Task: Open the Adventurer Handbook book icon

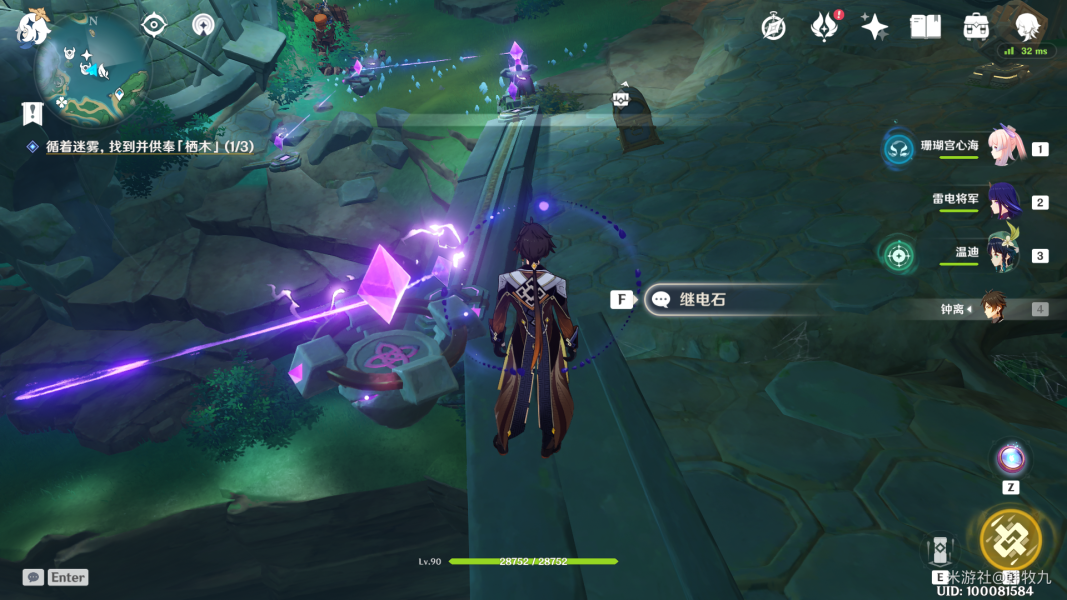Action: [925, 27]
